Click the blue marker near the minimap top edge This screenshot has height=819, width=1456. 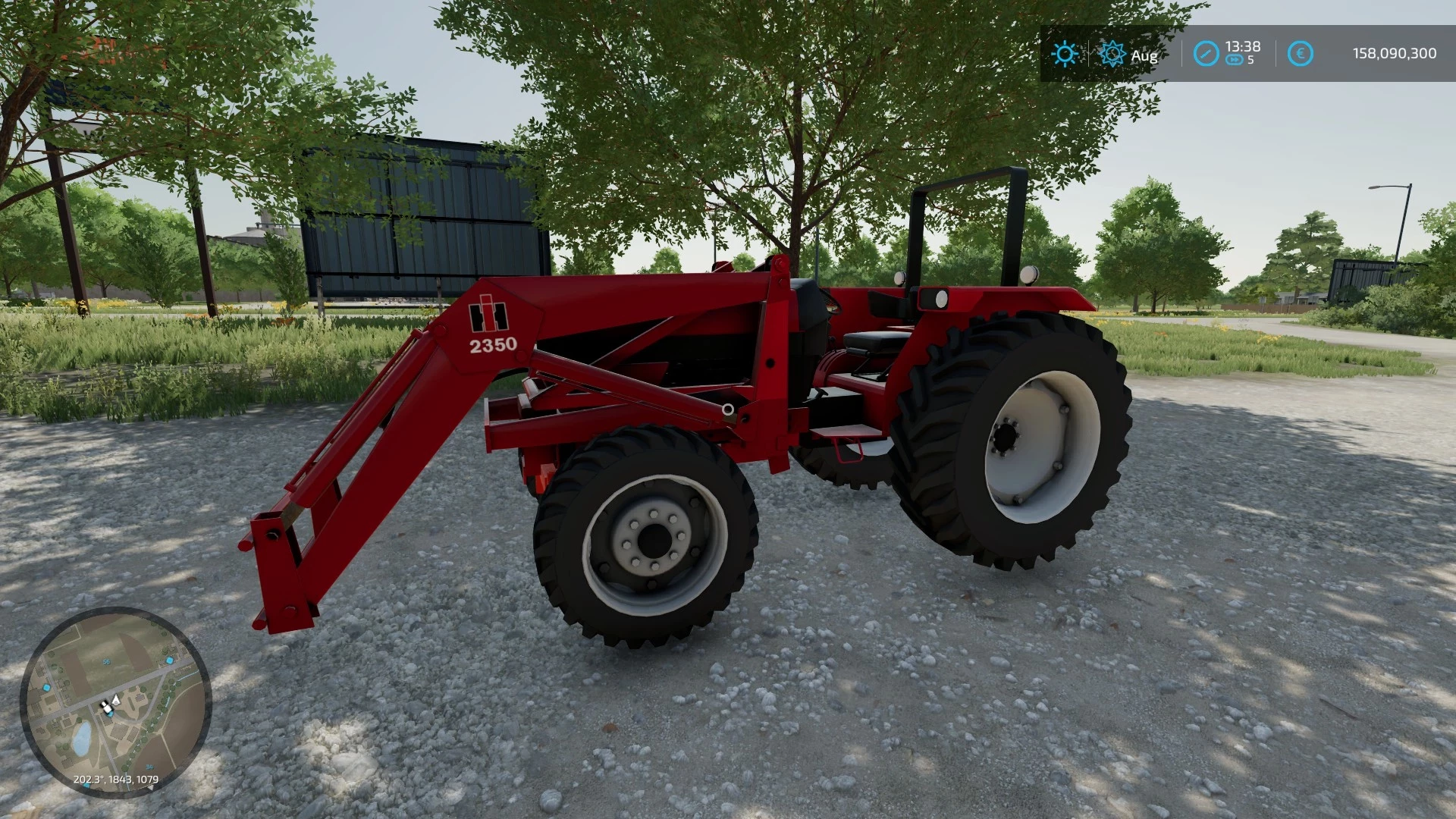coord(169,660)
